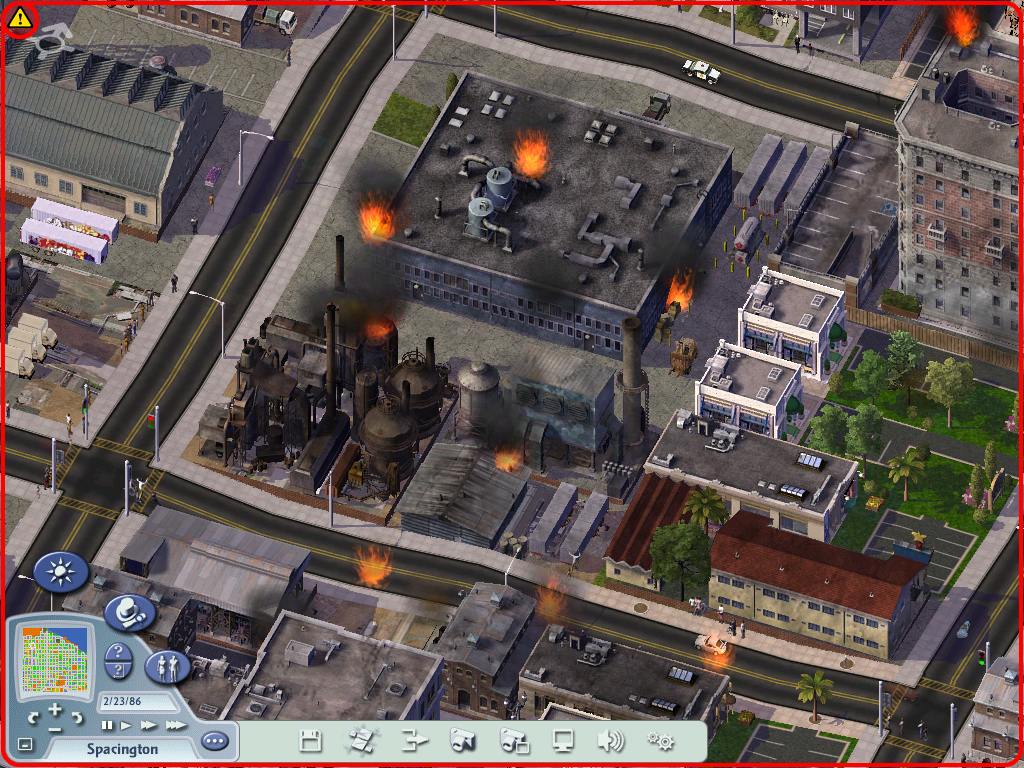
Task: Pause the simulation
Action: click(x=107, y=724)
